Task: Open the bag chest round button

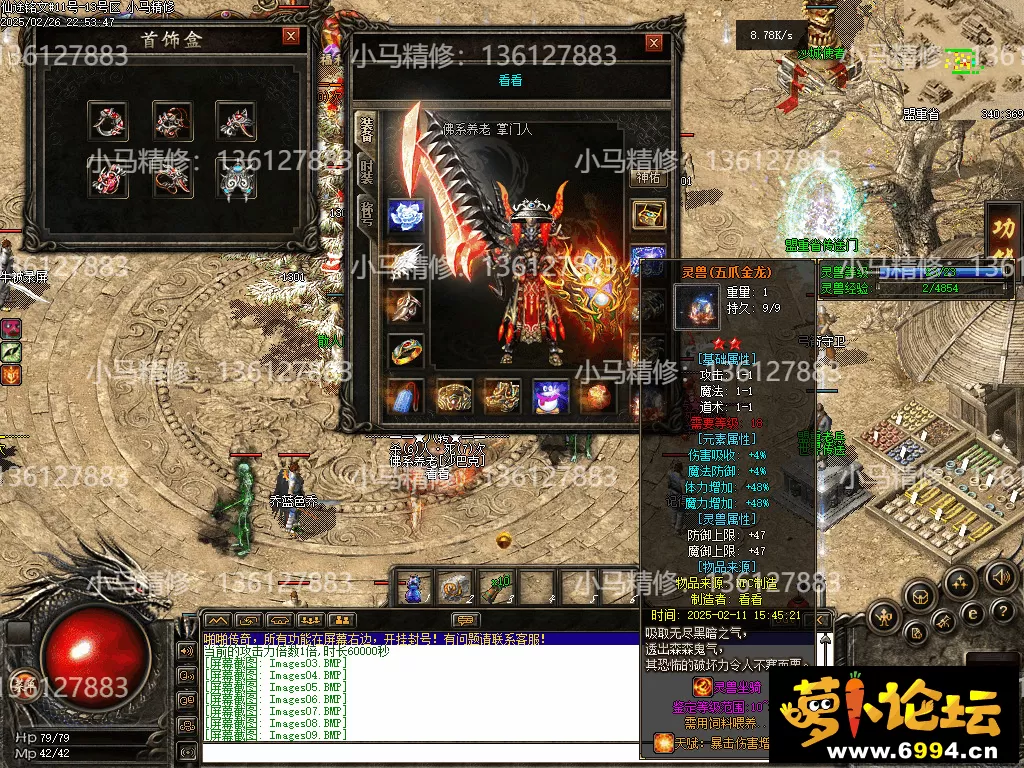Action: click(920, 597)
